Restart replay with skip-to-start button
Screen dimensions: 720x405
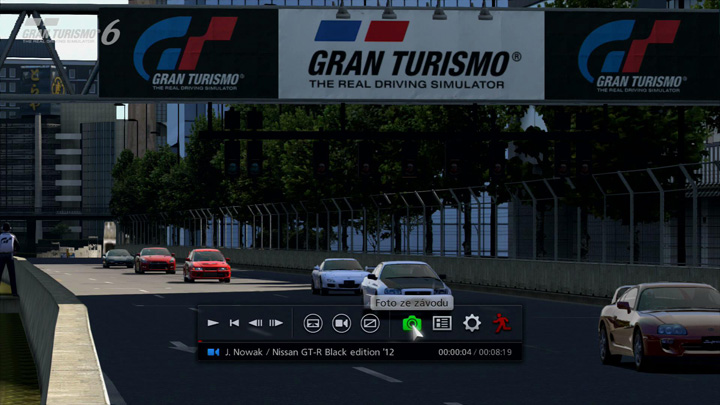click(234, 323)
